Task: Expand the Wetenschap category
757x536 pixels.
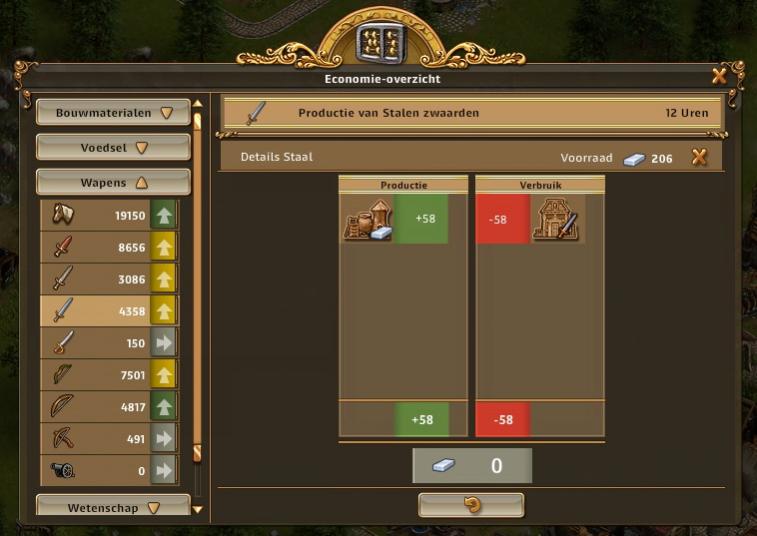Action: click(x=113, y=508)
